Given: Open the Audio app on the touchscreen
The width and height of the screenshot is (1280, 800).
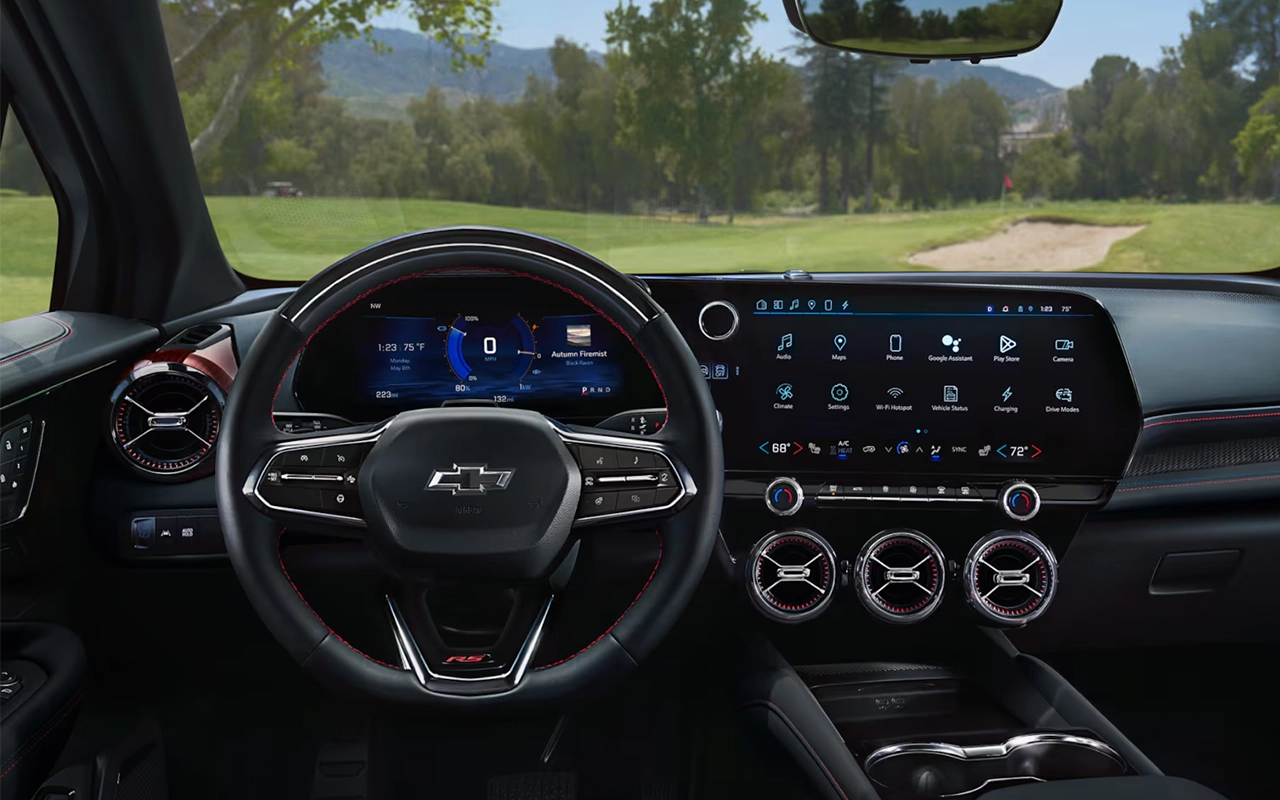Looking at the screenshot, I should (784, 343).
